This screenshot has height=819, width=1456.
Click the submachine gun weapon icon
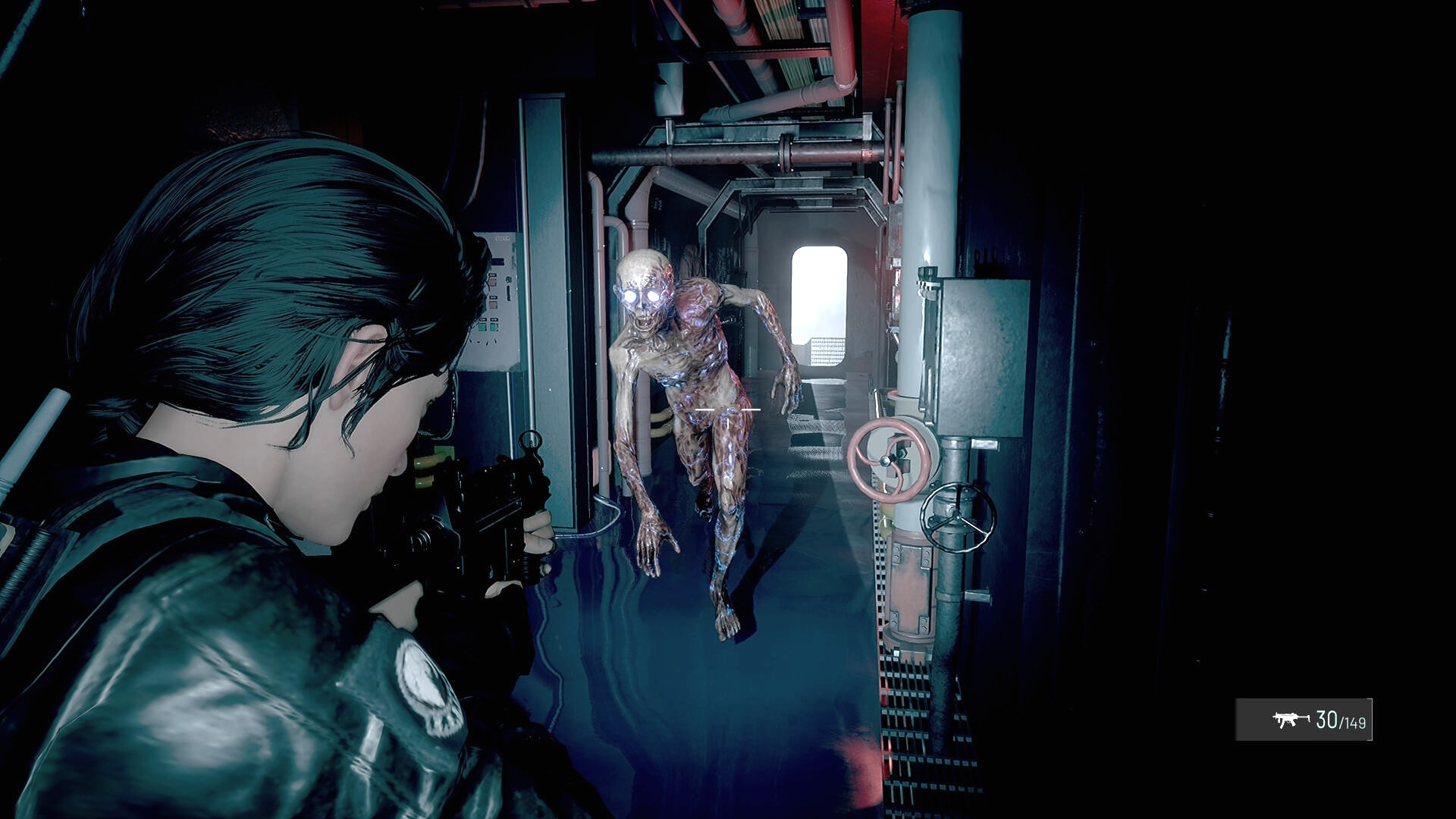tap(1290, 719)
